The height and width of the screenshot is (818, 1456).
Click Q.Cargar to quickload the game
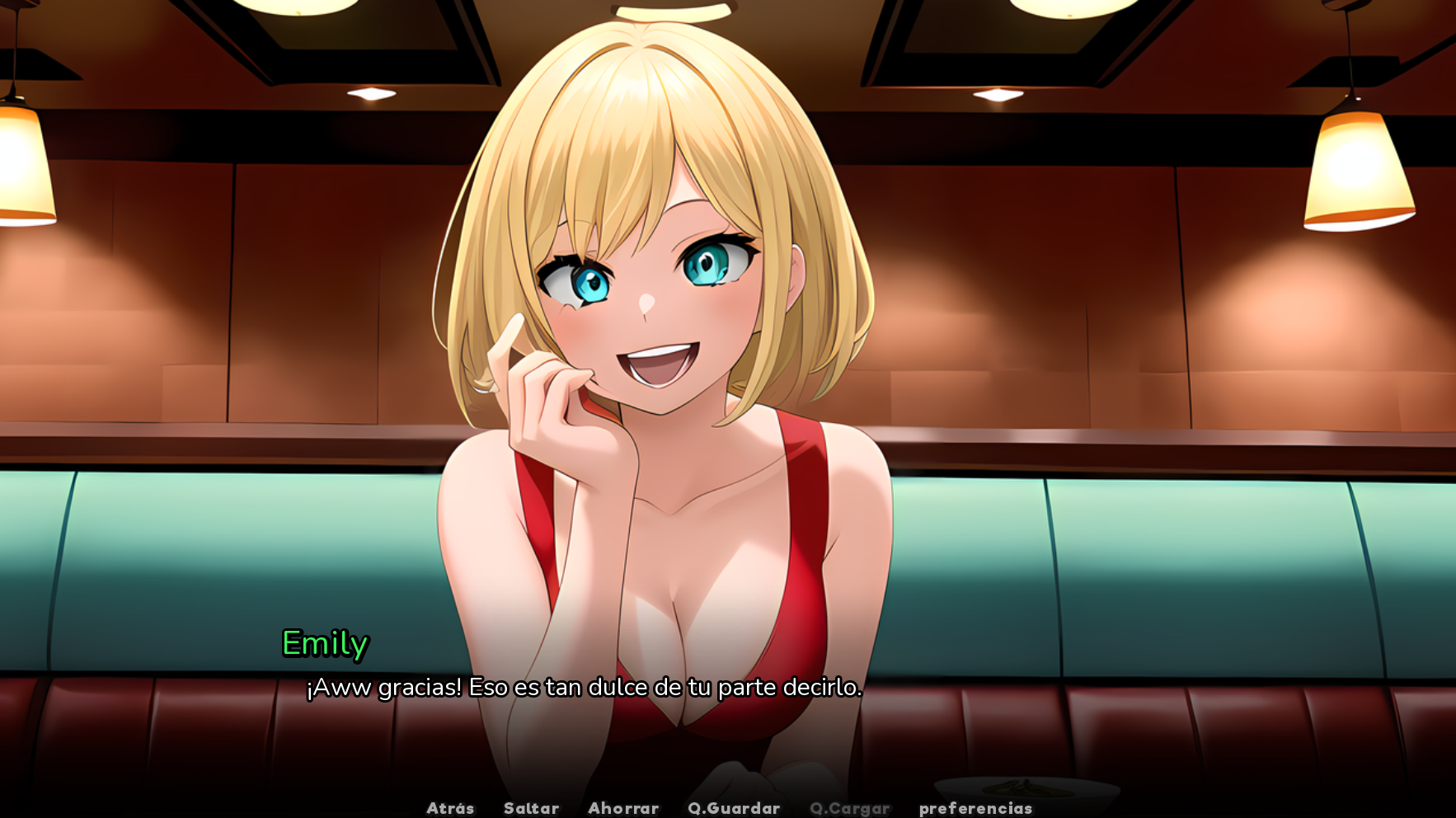(851, 808)
